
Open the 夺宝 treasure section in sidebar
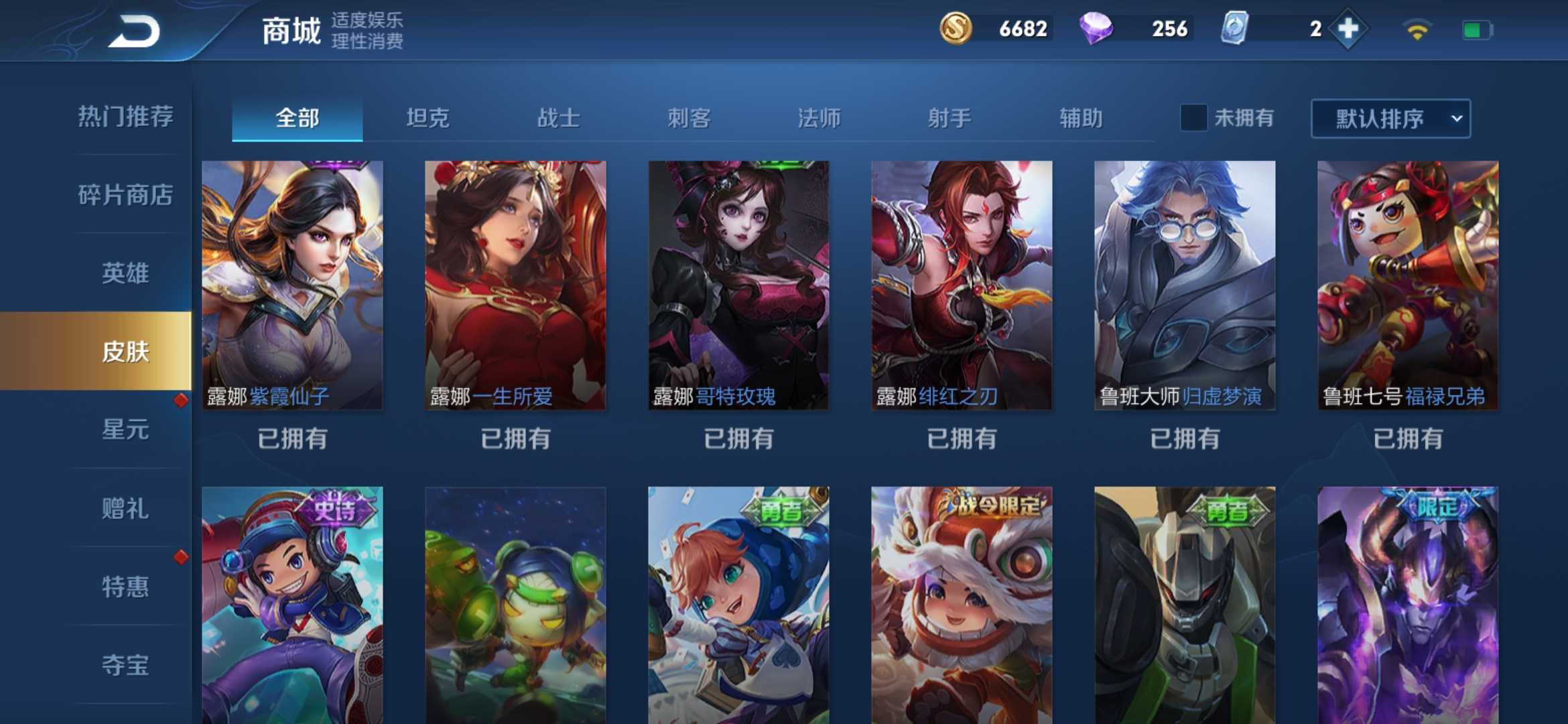[x=125, y=665]
